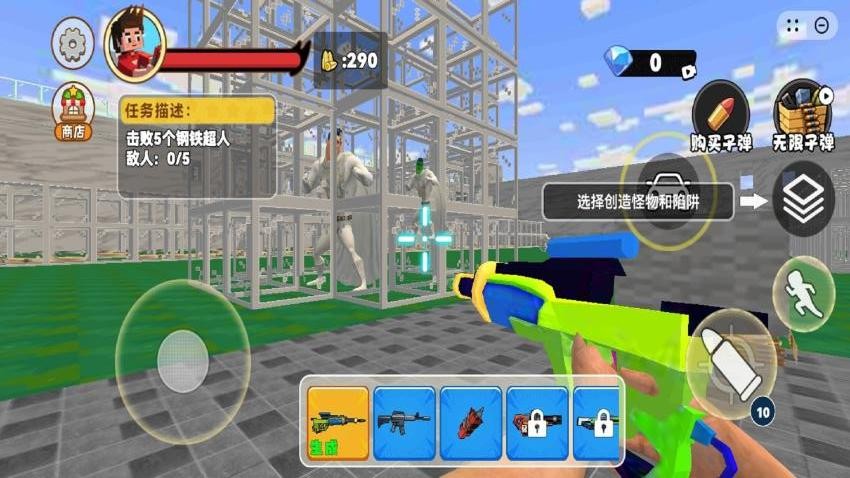Fire the weapon with the bullet button
This screenshot has width=850, height=478.
pos(731,364)
